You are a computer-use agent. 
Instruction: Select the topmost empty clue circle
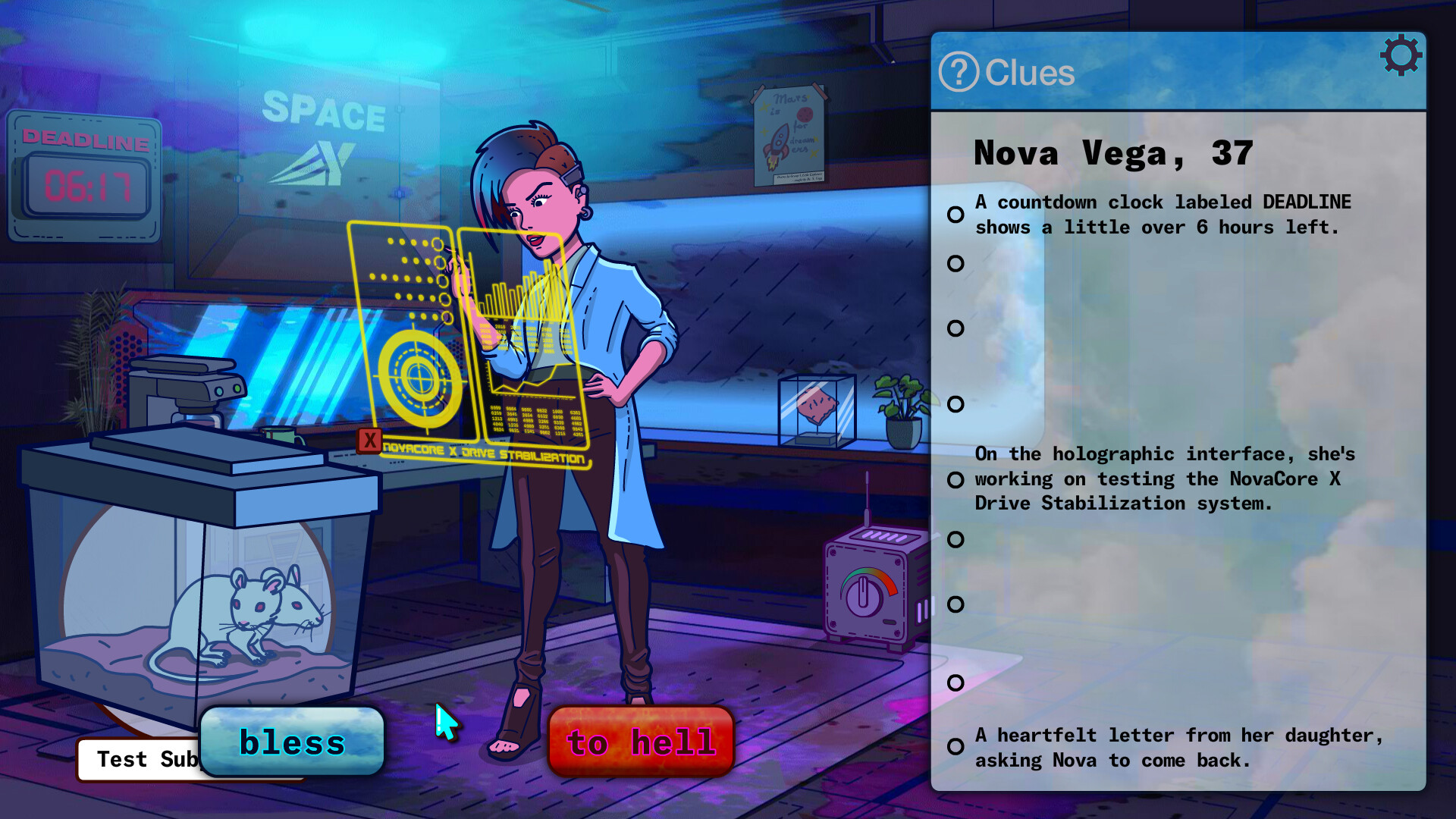coord(955,263)
